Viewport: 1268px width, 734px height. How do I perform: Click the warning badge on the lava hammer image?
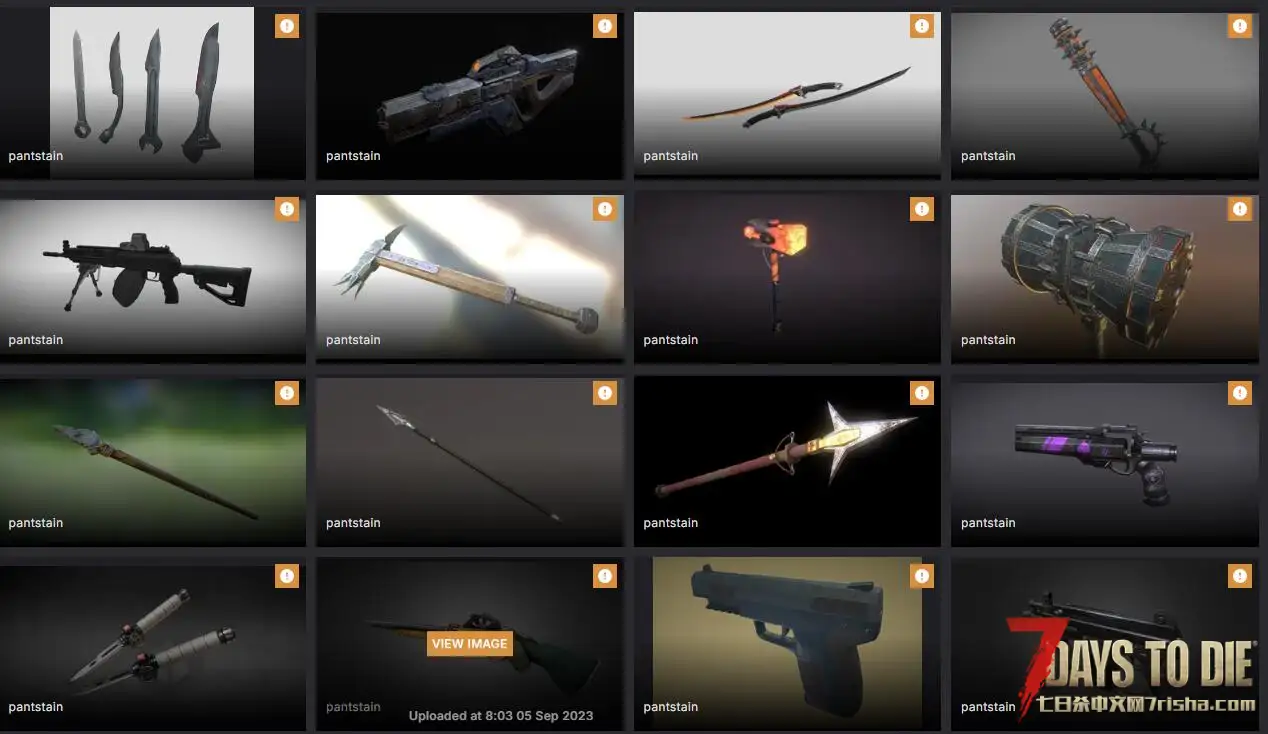click(x=922, y=209)
